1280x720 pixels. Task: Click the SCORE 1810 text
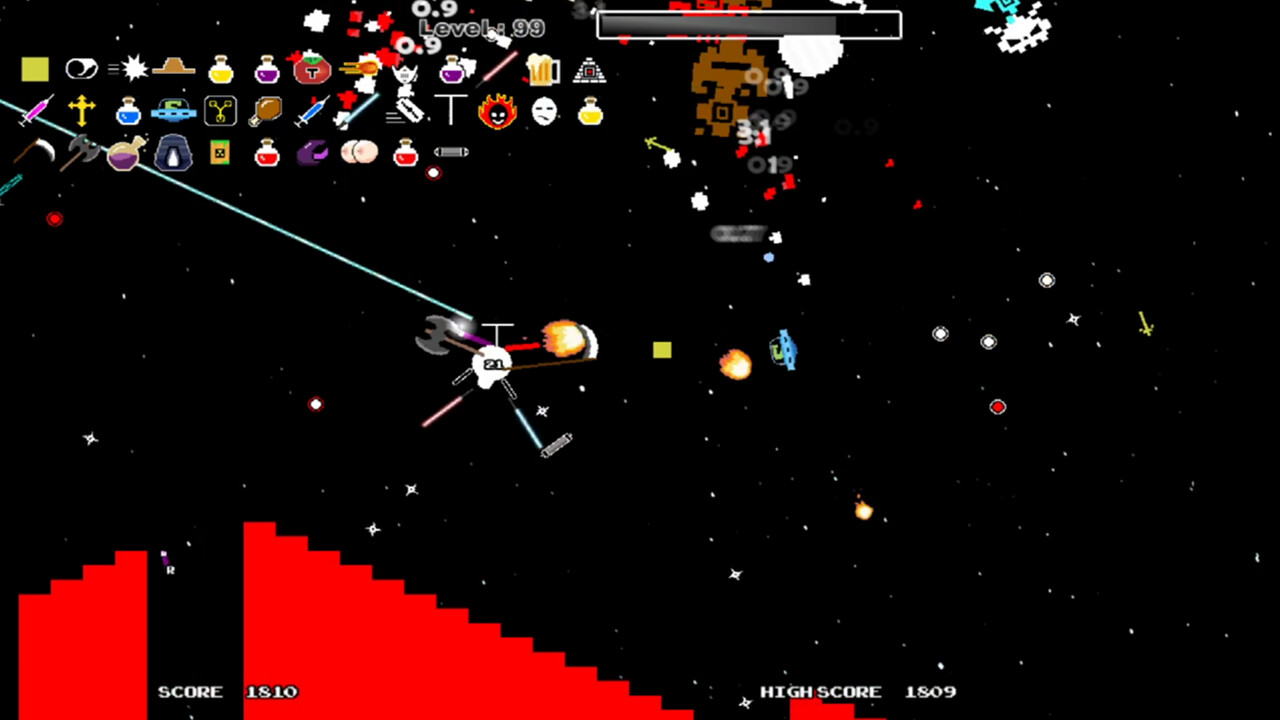pyautogui.click(x=224, y=691)
